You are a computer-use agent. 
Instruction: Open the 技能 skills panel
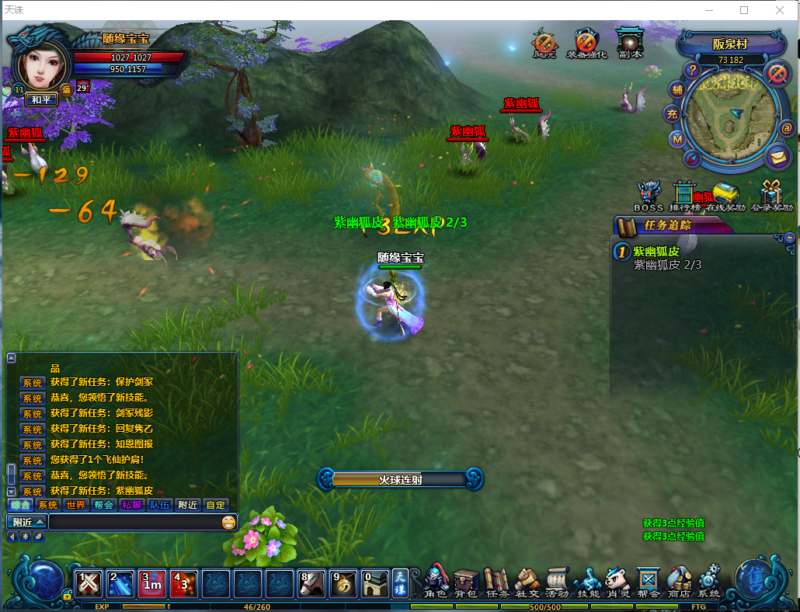[x=588, y=580]
